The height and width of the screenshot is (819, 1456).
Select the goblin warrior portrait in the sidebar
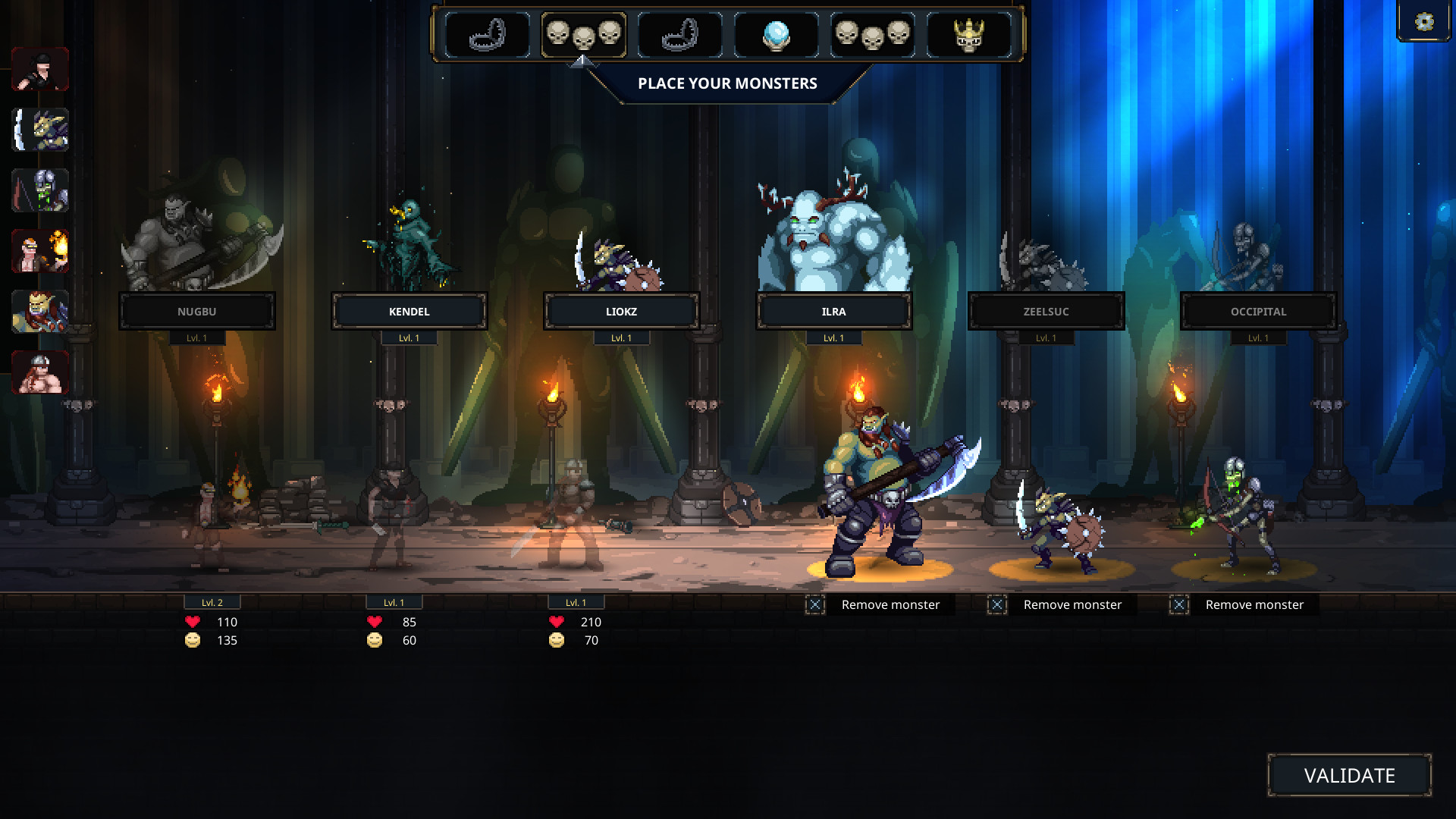tap(40, 129)
